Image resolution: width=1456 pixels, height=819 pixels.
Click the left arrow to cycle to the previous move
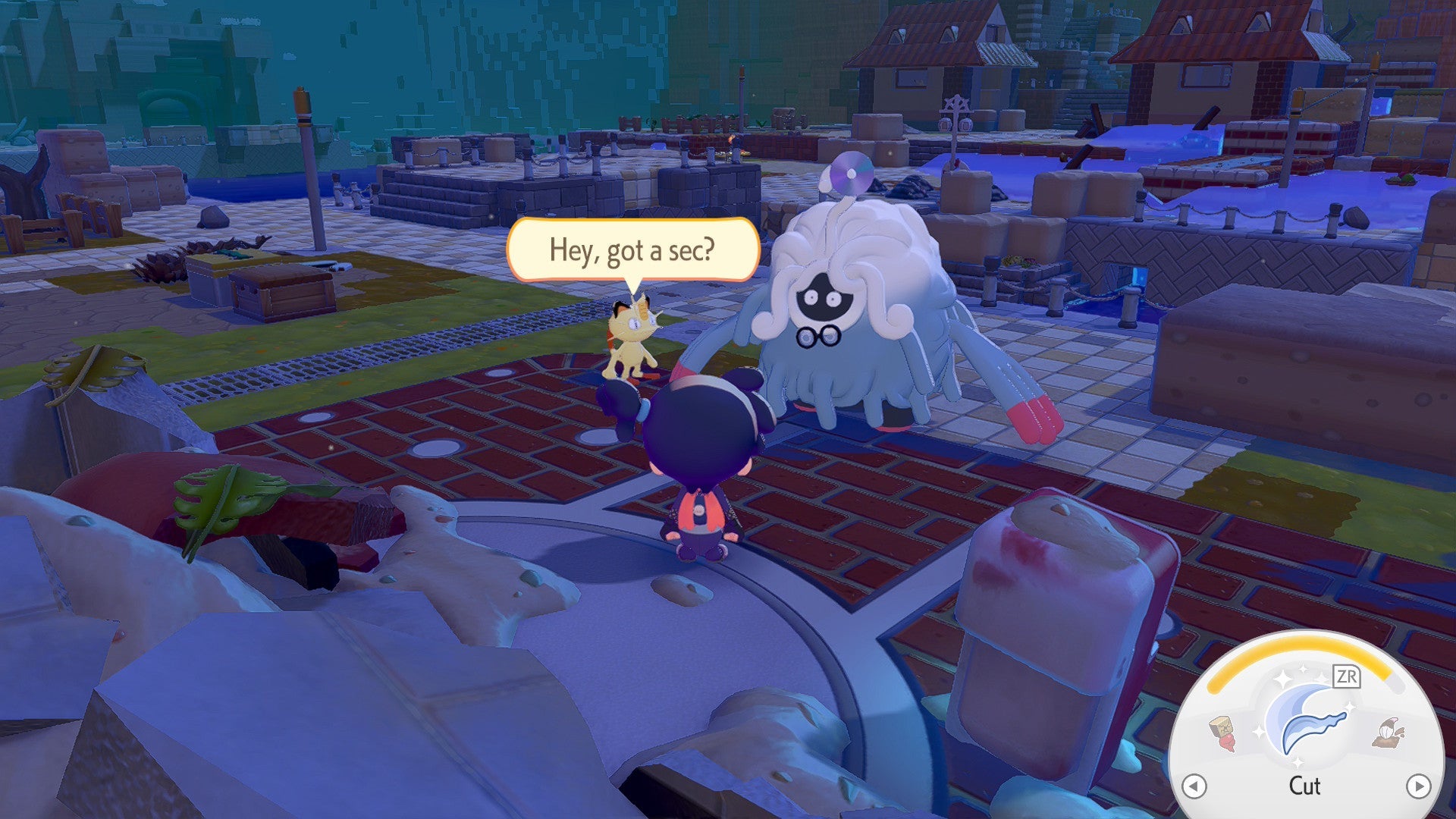coord(1195,786)
